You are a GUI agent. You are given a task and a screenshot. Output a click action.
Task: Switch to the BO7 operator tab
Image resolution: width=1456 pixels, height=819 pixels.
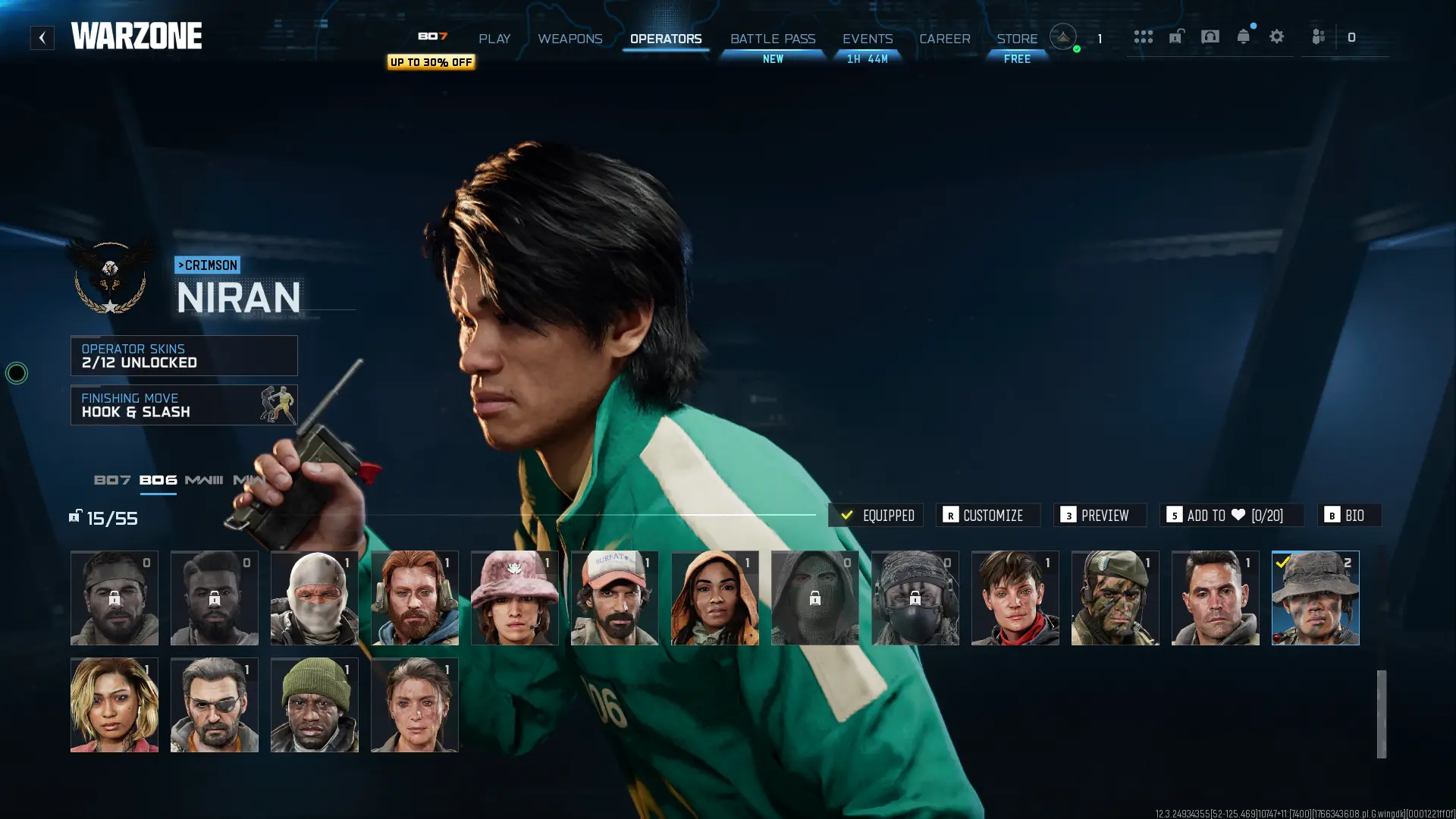(111, 479)
